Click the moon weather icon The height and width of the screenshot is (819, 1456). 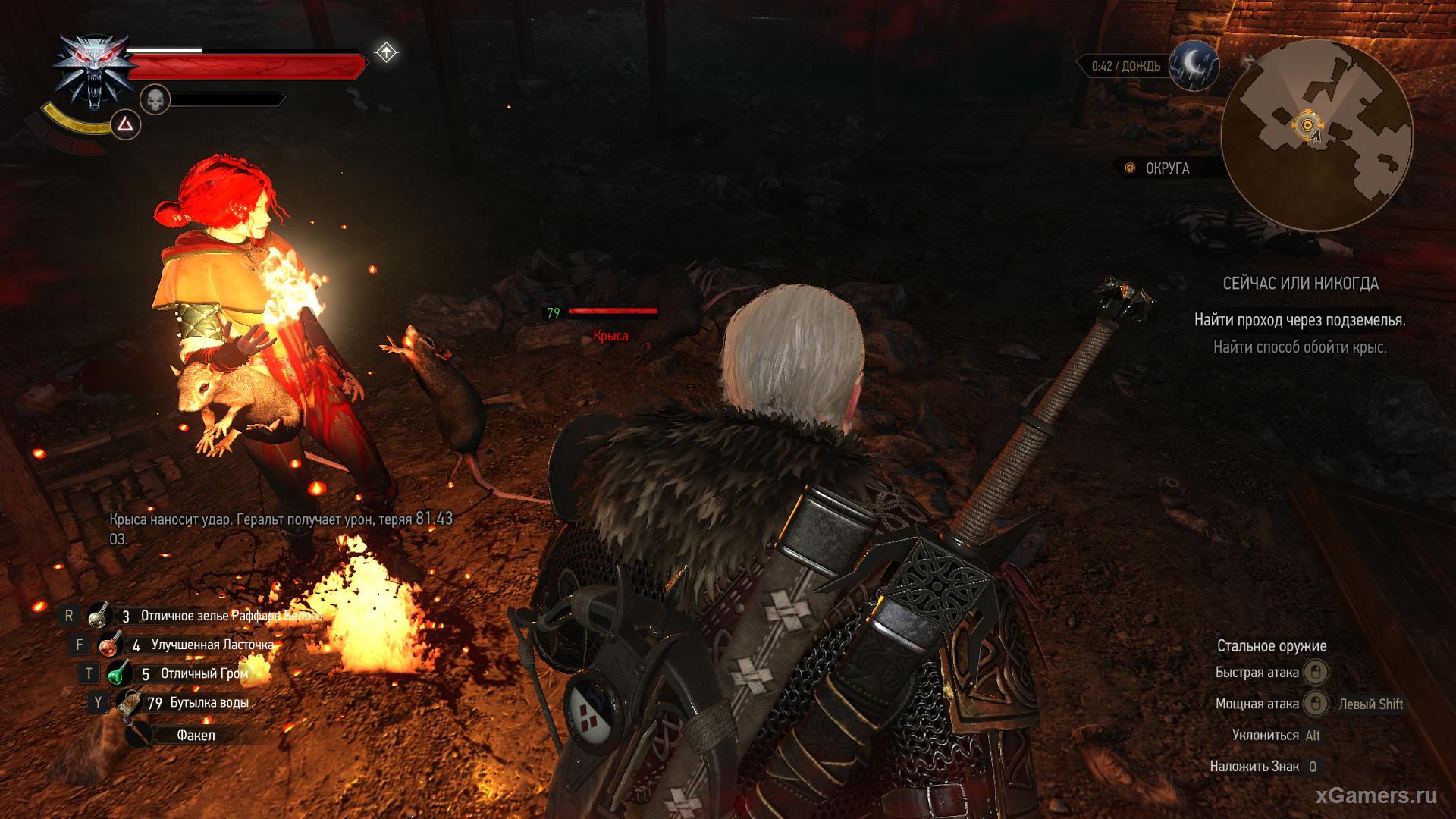click(1193, 66)
